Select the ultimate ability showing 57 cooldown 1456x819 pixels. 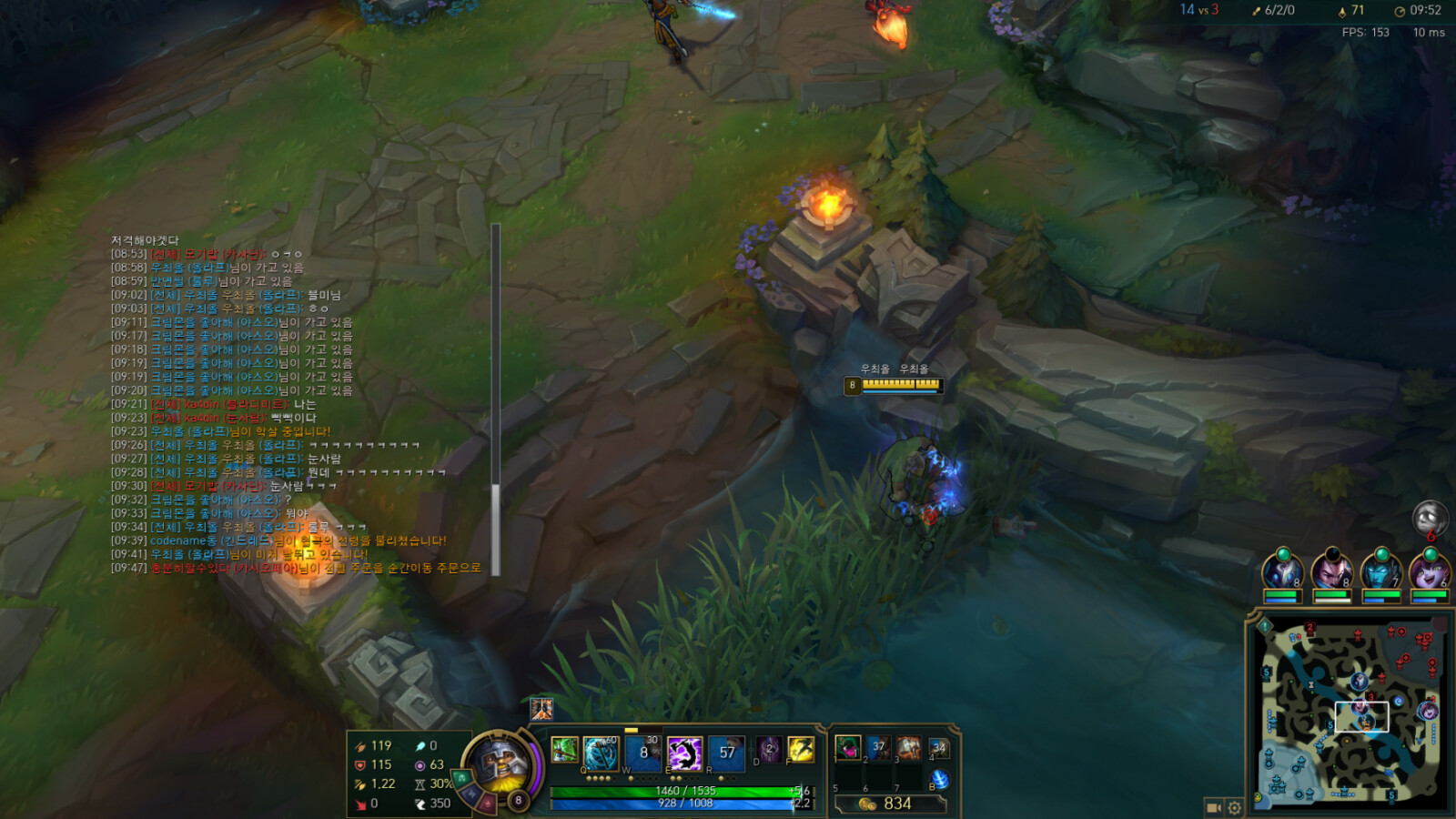pyautogui.click(x=726, y=753)
